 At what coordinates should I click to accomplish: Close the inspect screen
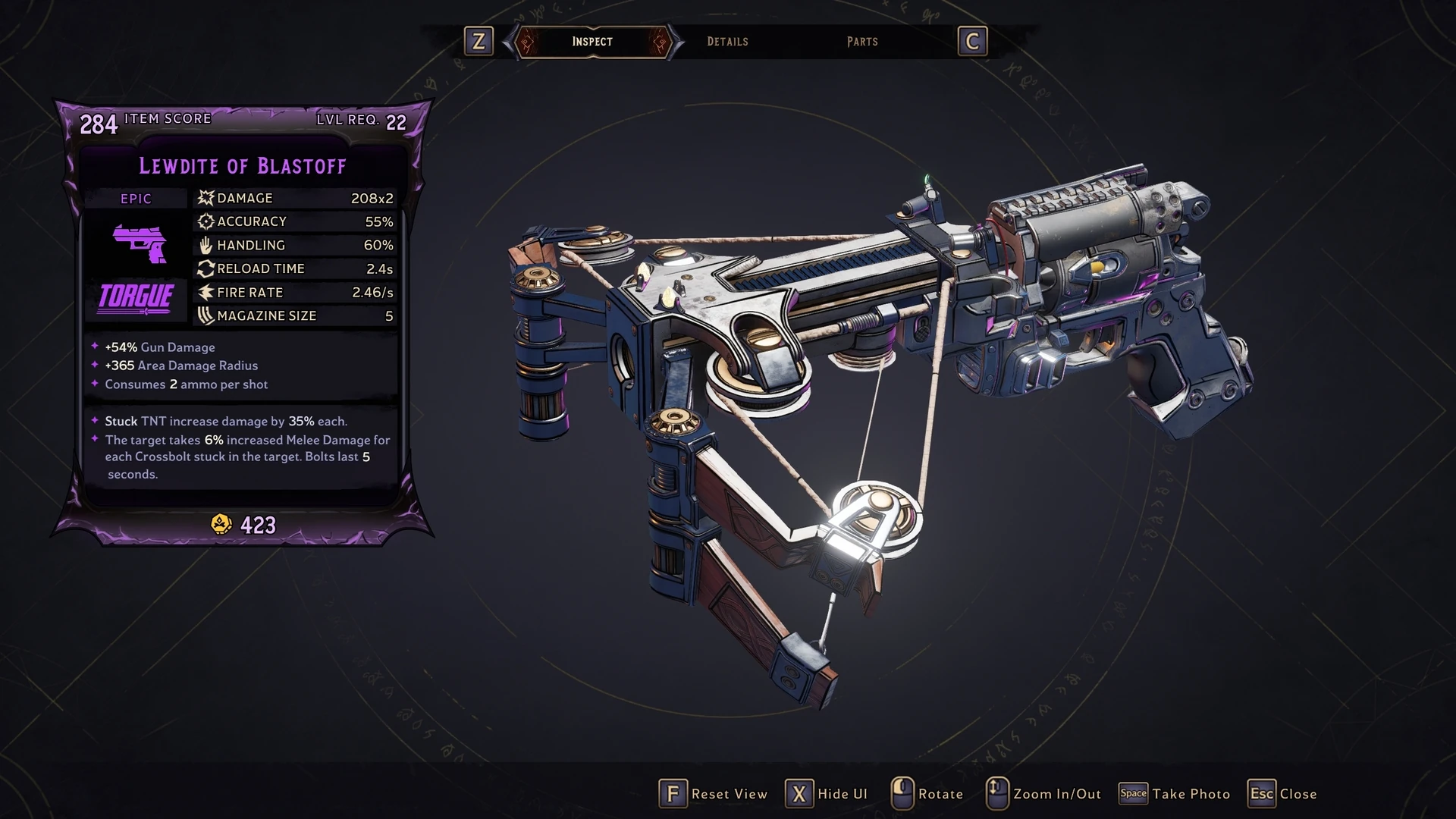pos(1284,794)
